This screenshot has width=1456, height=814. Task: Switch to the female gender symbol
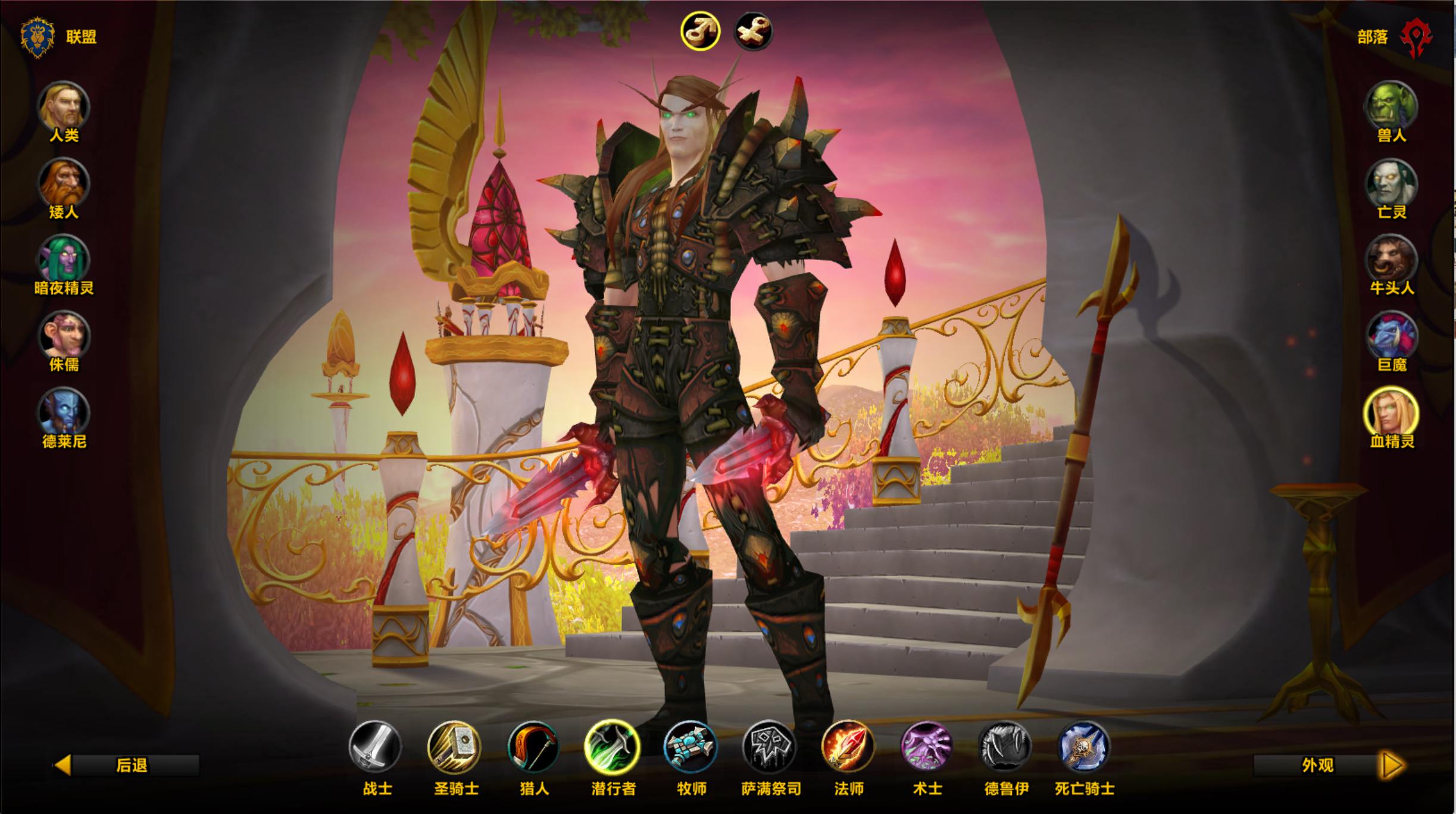click(754, 31)
